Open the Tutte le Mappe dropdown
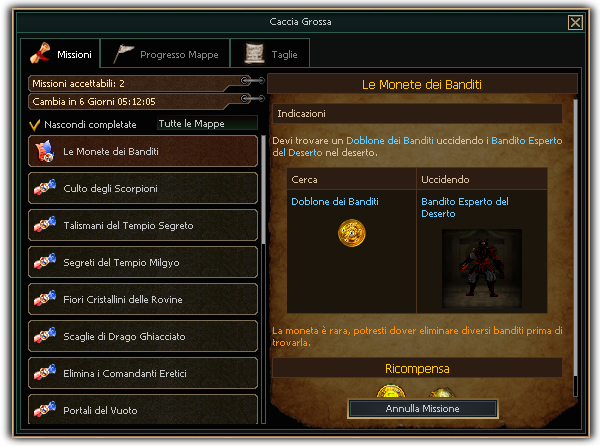The width and height of the screenshot is (600, 446). point(205,124)
